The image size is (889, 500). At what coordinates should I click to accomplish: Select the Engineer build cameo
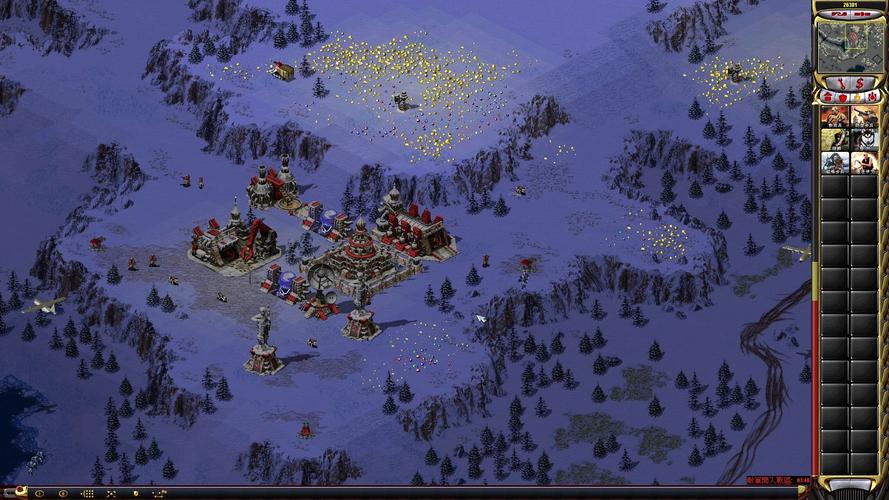[x=833, y=139]
